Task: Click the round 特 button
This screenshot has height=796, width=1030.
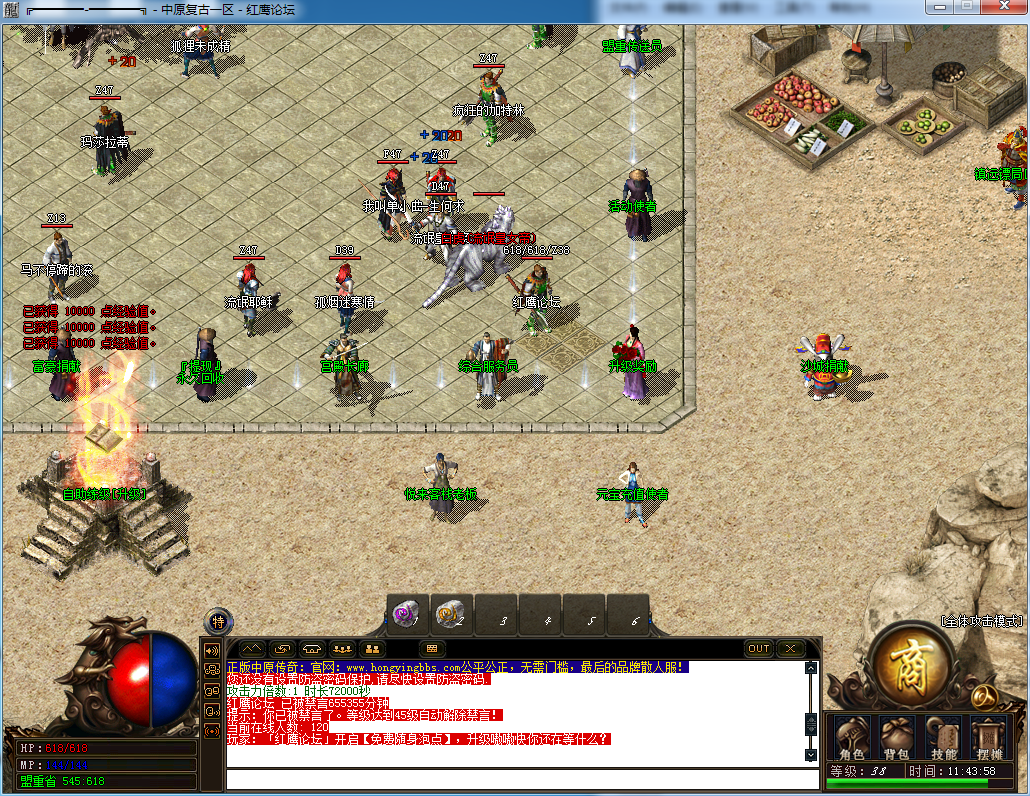Action: (x=218, y=622)
